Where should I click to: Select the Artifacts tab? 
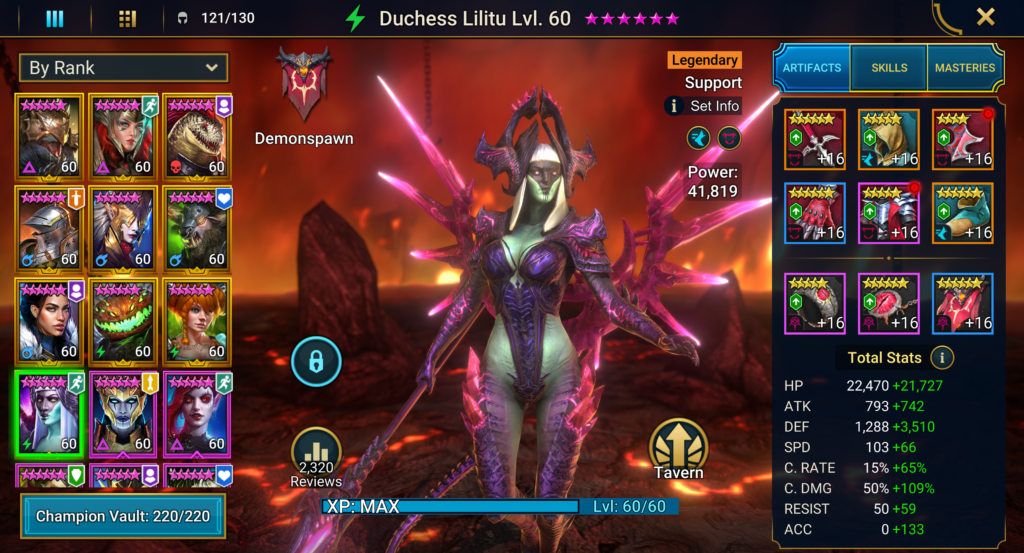[812, 68]
